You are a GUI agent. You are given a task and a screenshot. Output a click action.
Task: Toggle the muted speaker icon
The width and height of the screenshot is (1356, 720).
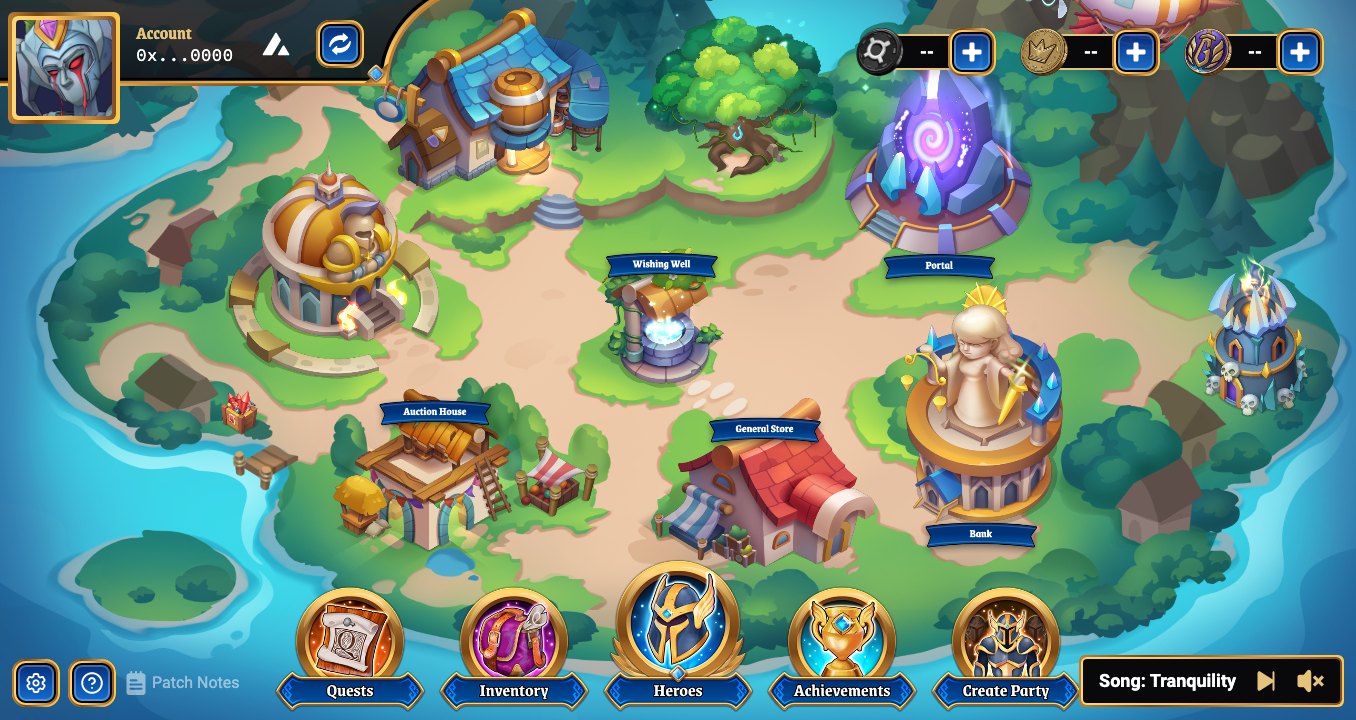1310,681
